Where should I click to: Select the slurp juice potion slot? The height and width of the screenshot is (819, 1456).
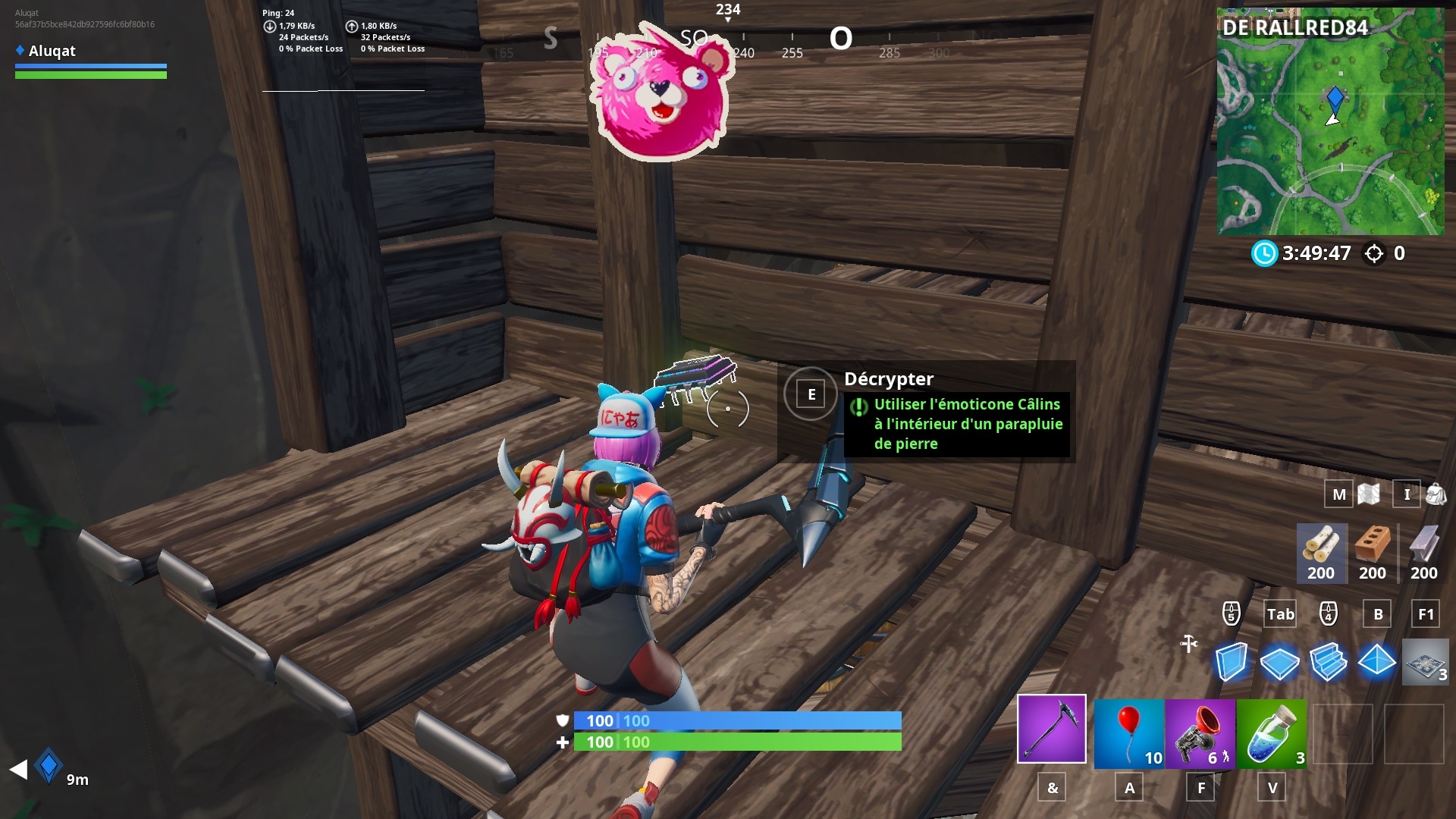tap(1272, 730)
